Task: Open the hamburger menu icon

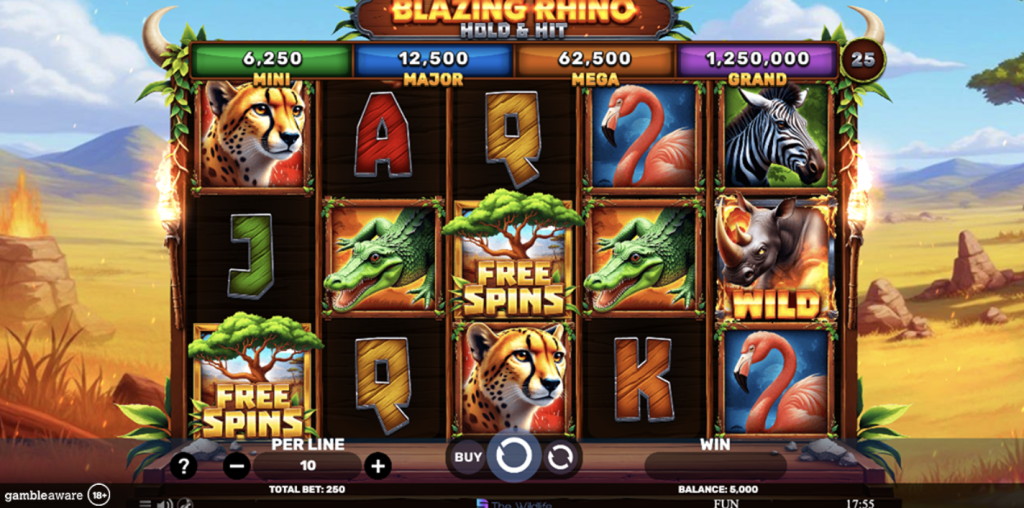Action: [145, 503]
